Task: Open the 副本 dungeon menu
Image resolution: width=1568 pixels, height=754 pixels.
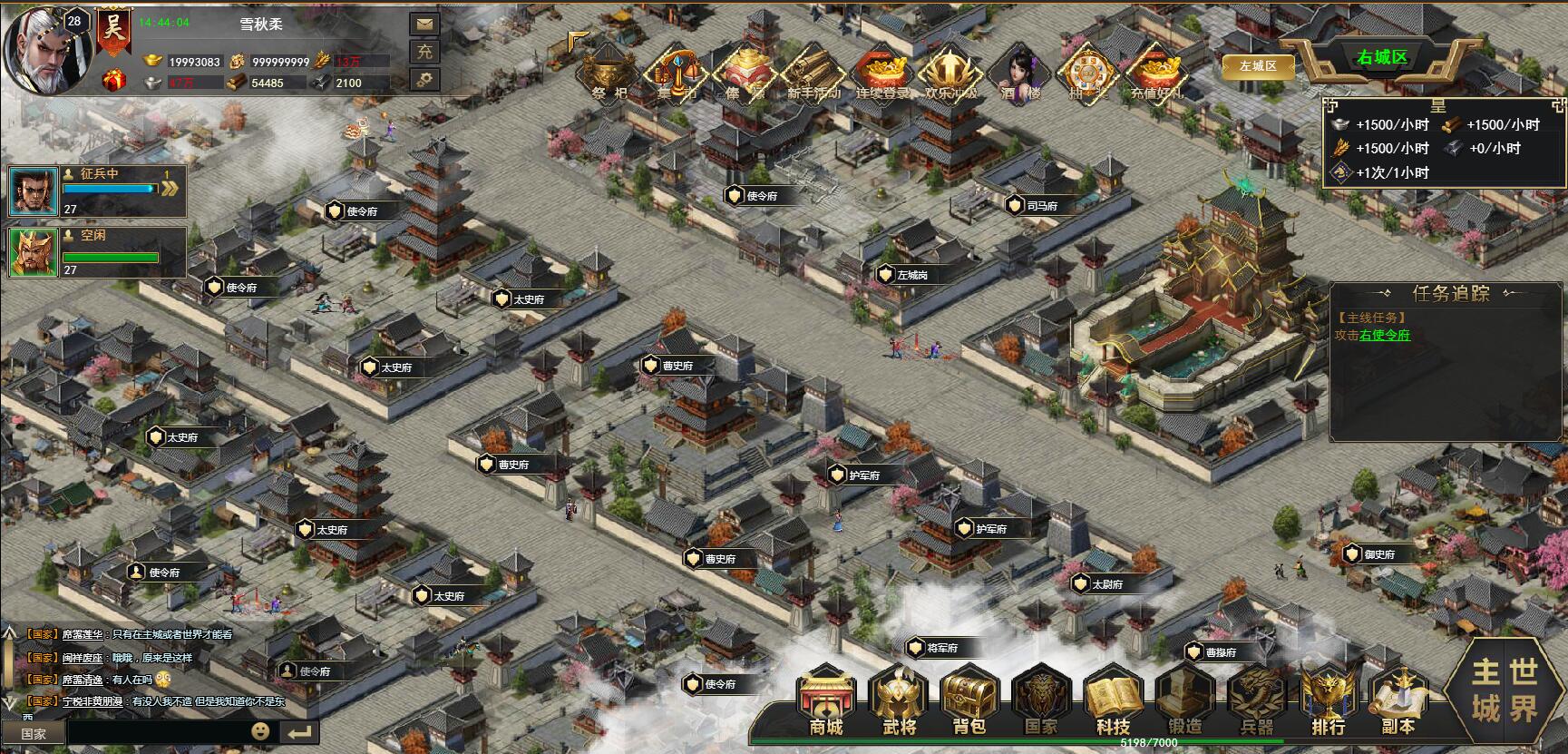Action: 1398,701
